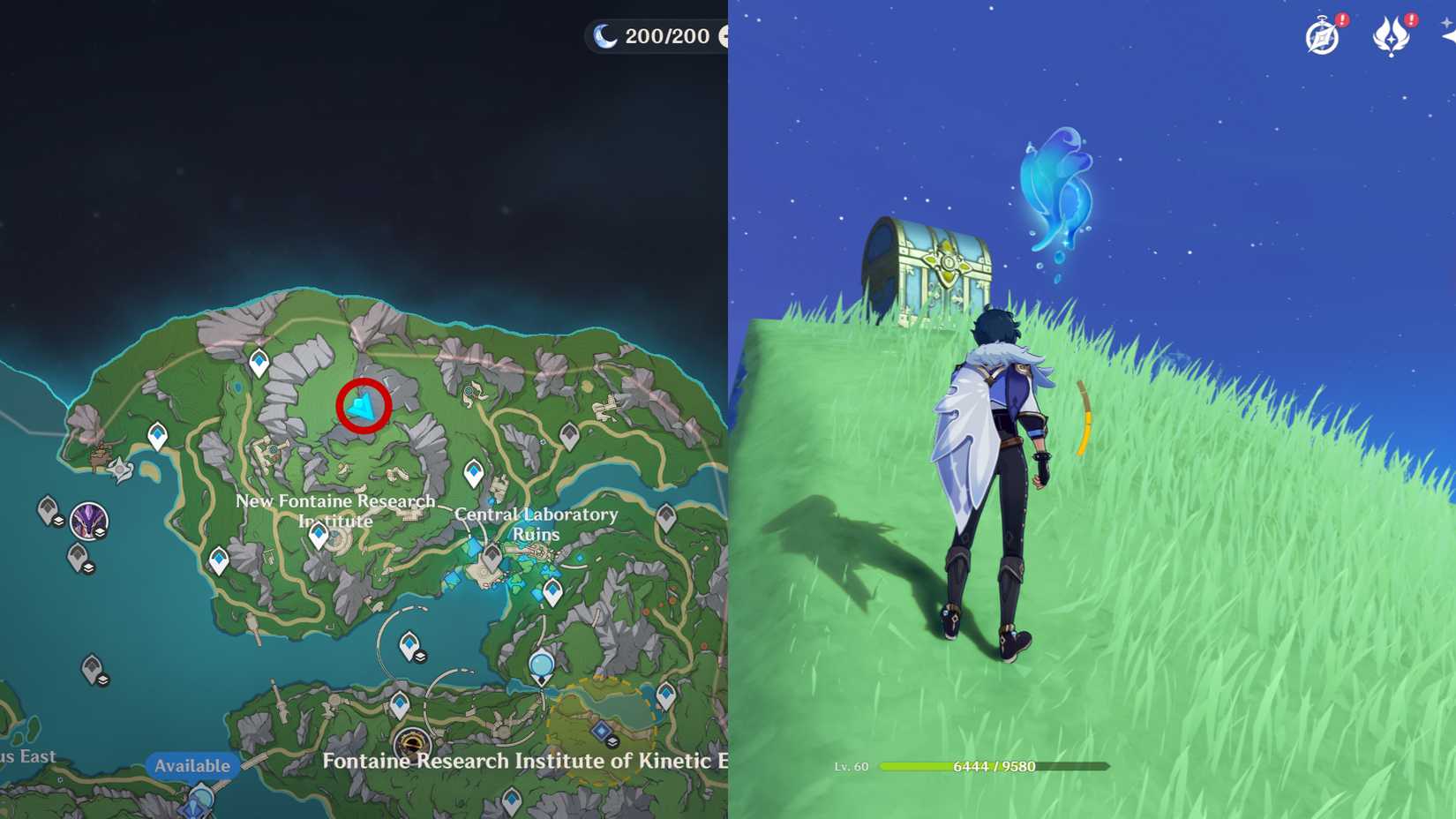
Task: Open the Available challenge bubble
Action: (x=192, y=764)
